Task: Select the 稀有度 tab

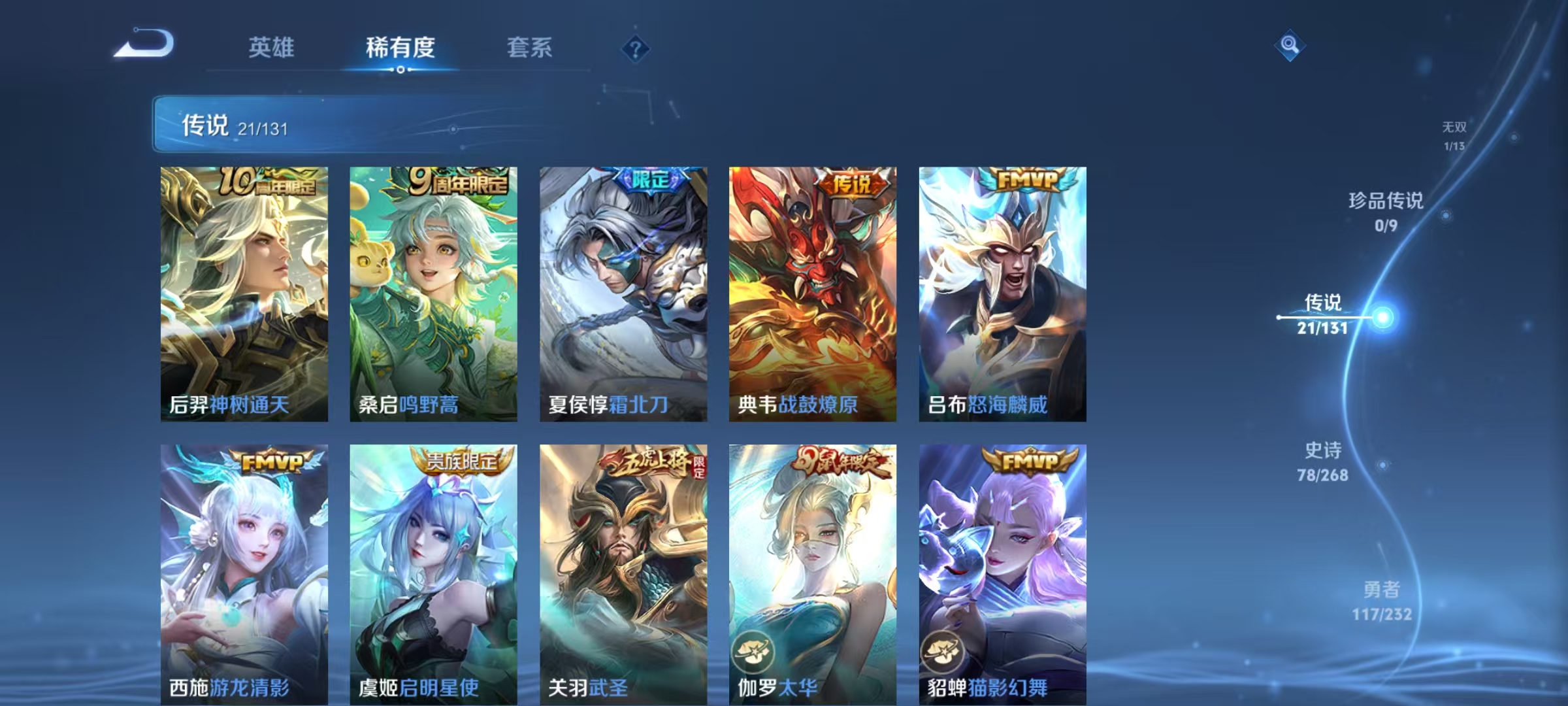Action: [x=401, y=48]
